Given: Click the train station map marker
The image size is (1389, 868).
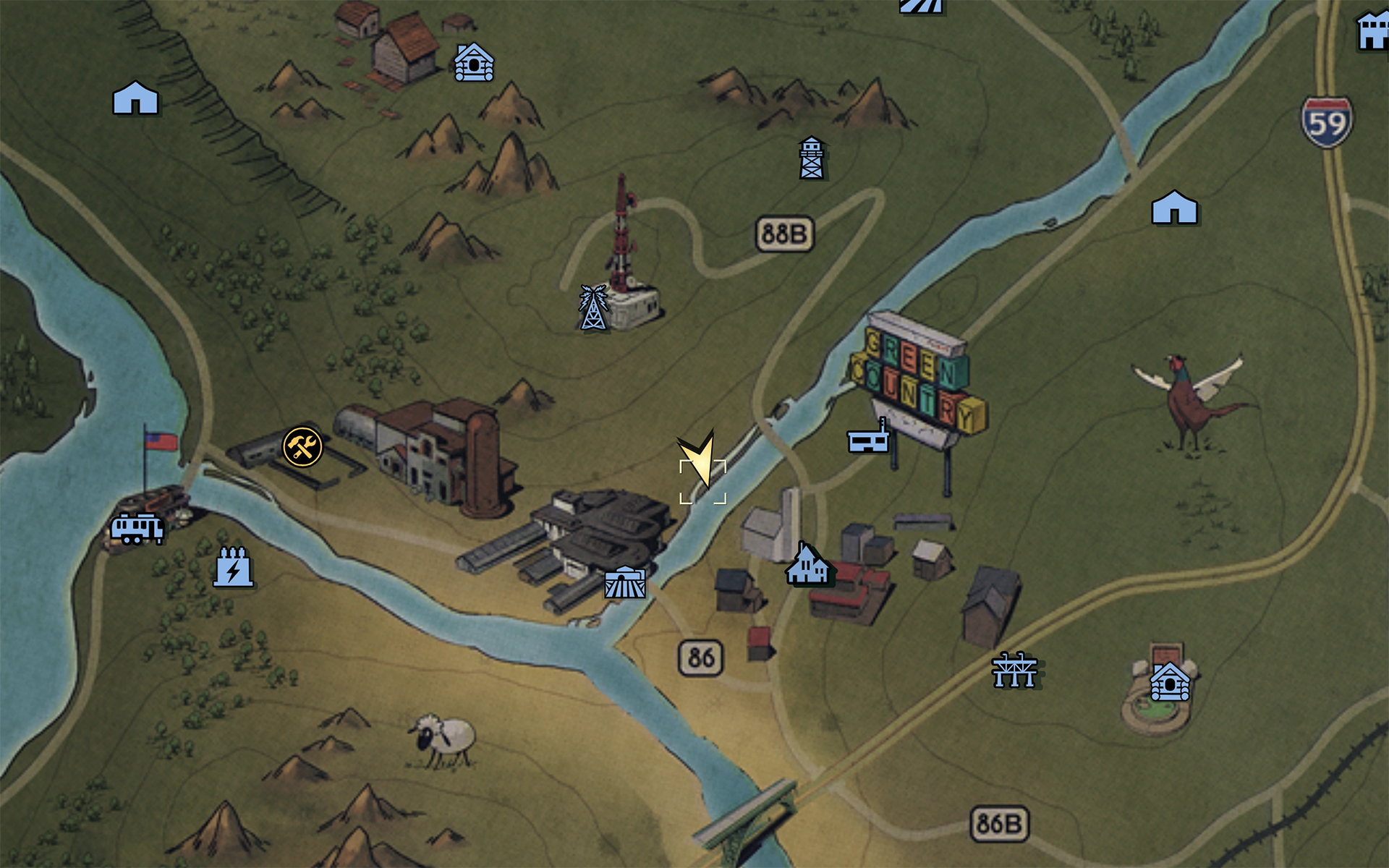Looking at the screenshot, I should pyautogui.click(x=137, y=528).
